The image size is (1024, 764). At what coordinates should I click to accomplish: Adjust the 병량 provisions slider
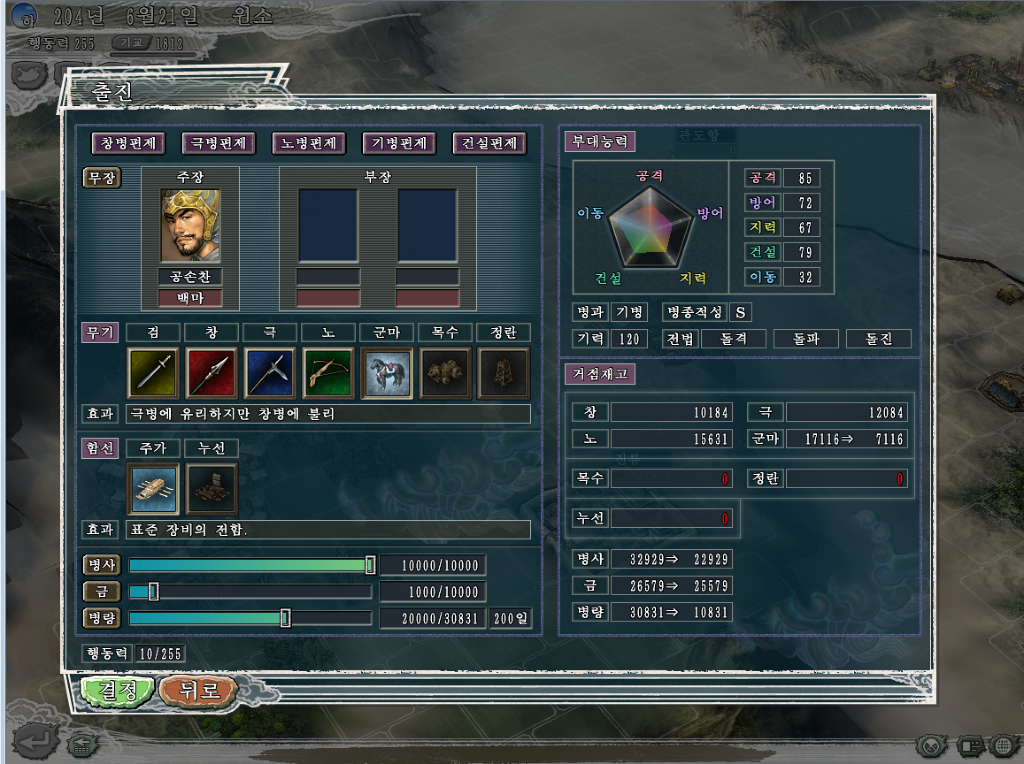285,618
